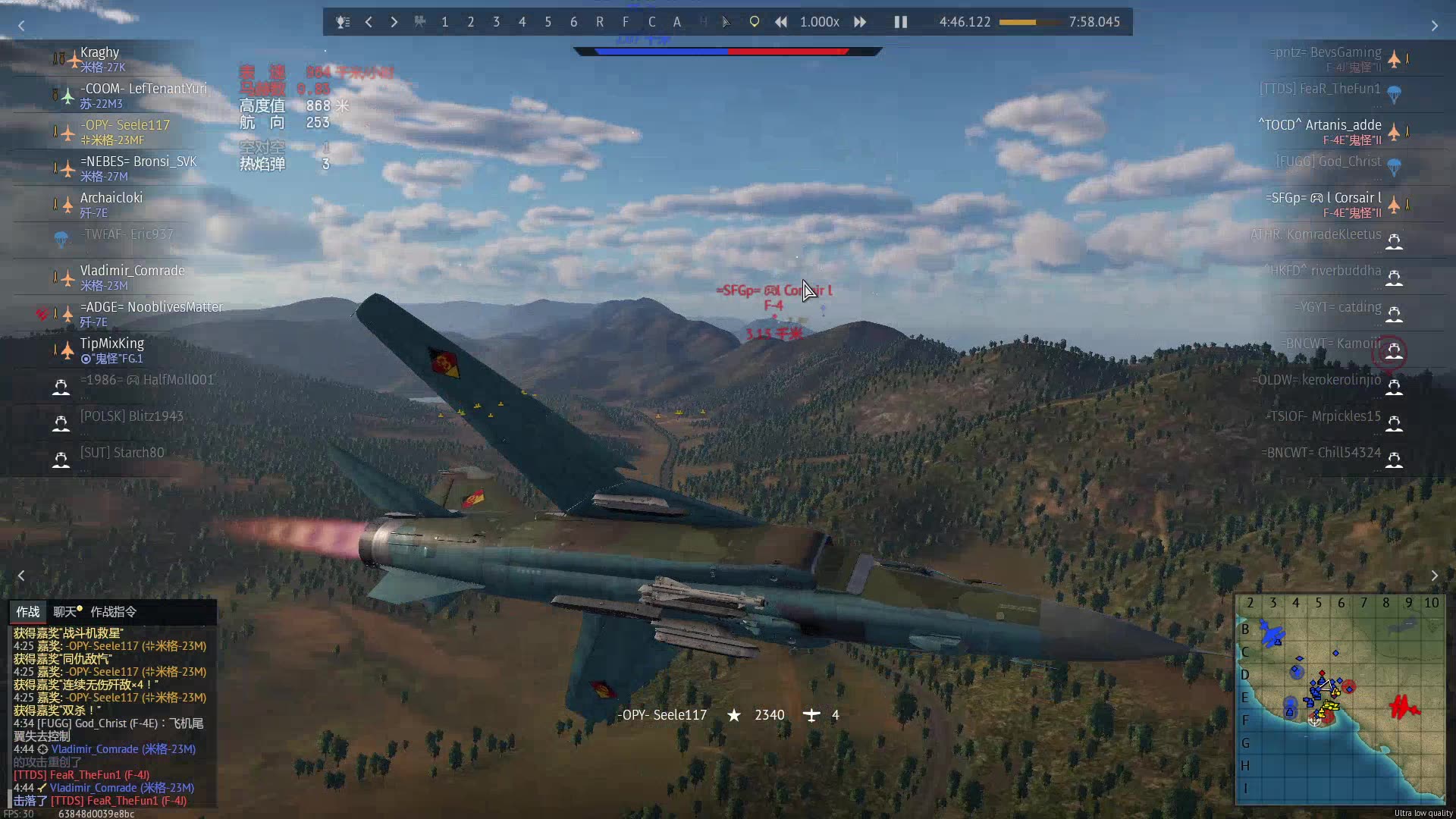The image size is (1456, 819).
Task: Select the 作战 battle log tab
Action: 28,612
